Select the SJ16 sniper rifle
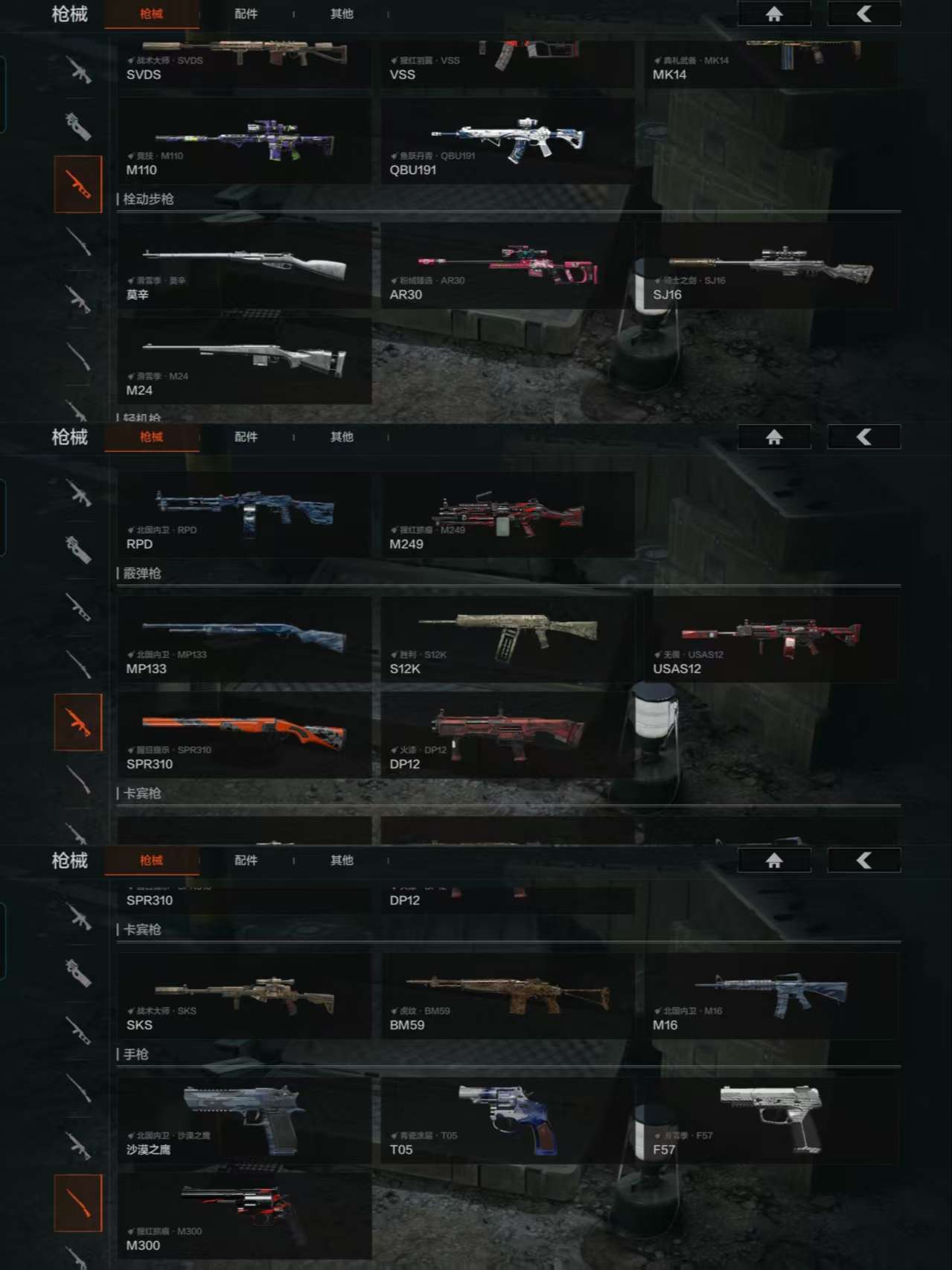This screenshot has height=1270, width=952. click(771, 267)
